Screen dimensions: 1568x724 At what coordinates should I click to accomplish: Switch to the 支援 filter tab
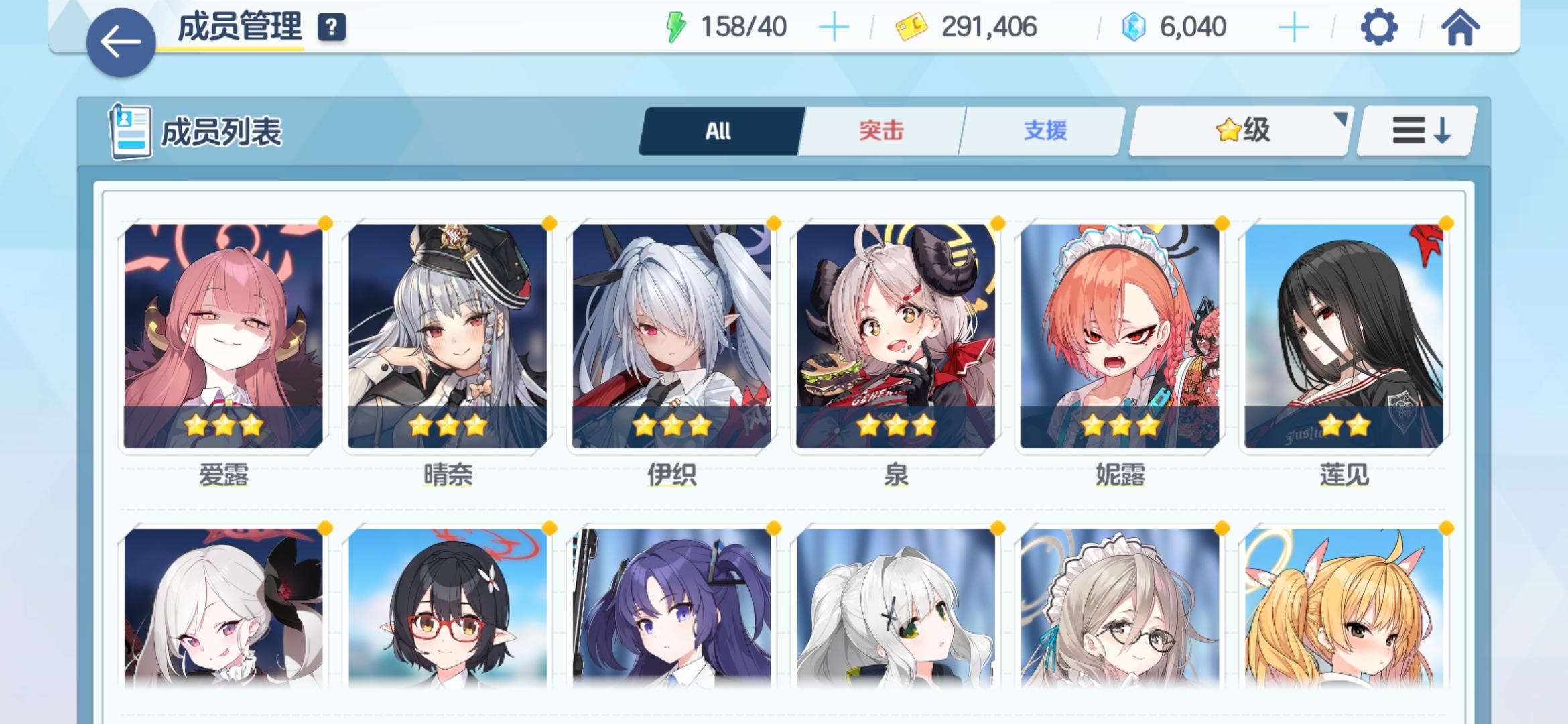(x=1043, y=131)
